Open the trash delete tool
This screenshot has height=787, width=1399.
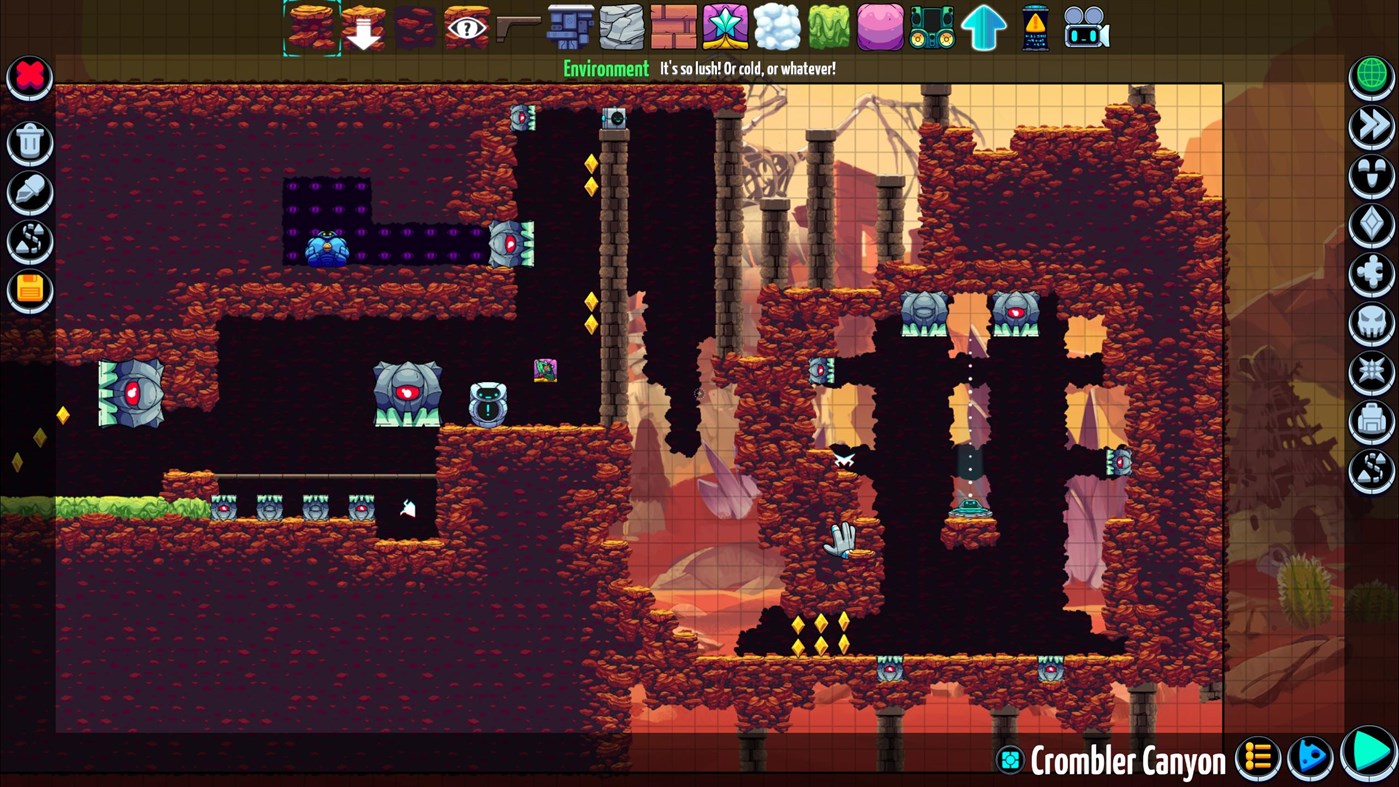click(x=29, y=143)
